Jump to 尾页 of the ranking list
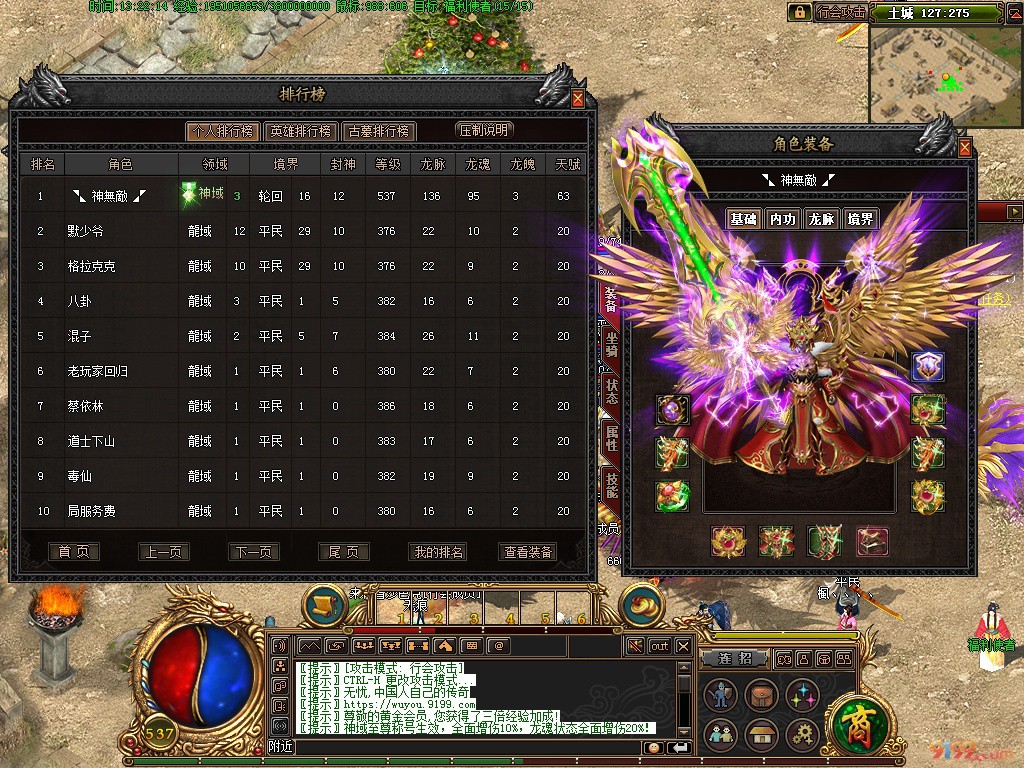This screenshot has width=1024, height=768. point(343,552)
